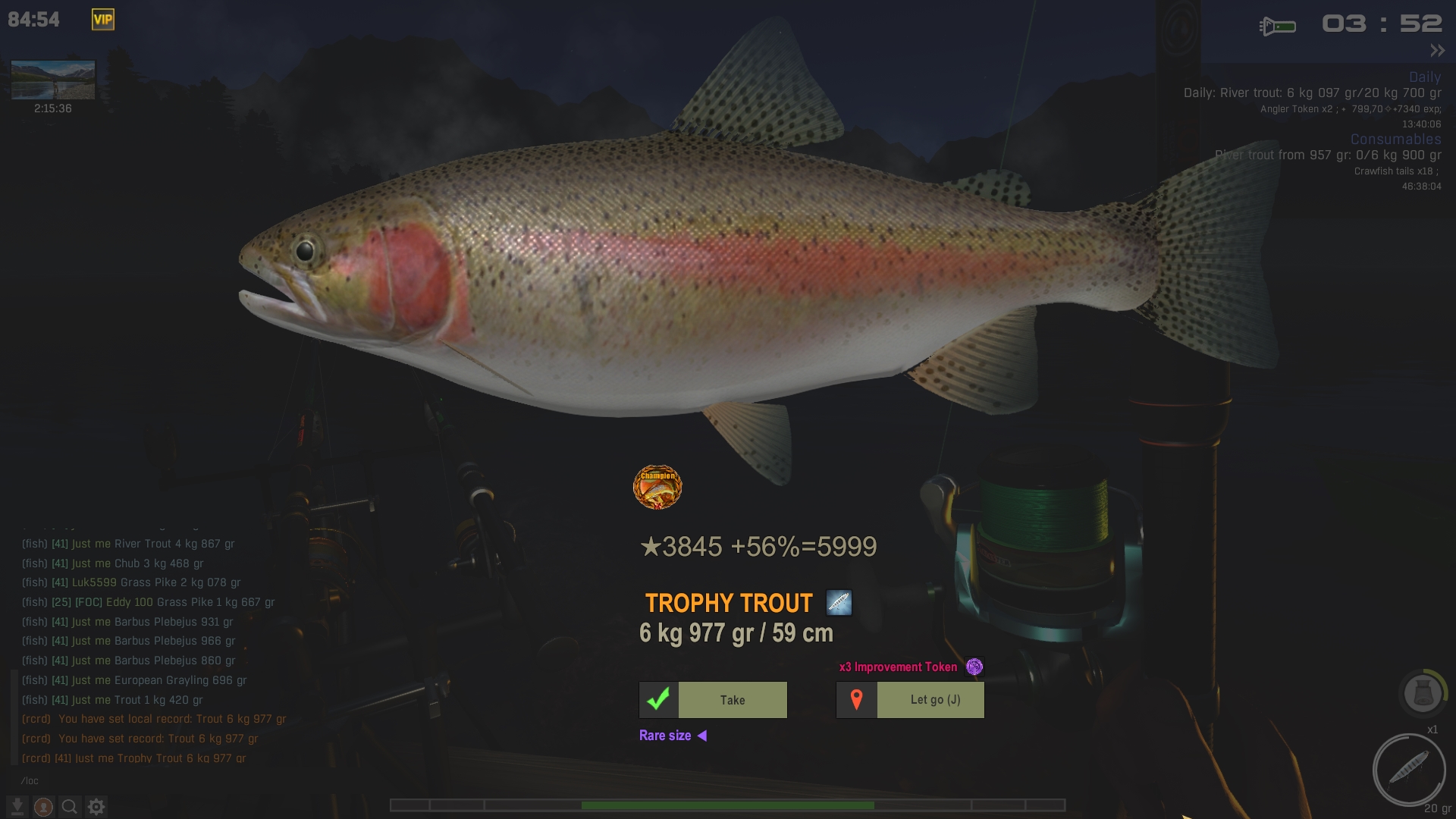Open the player profile icon
This screenshot has width=1456, height=819.
click(44, 807)
